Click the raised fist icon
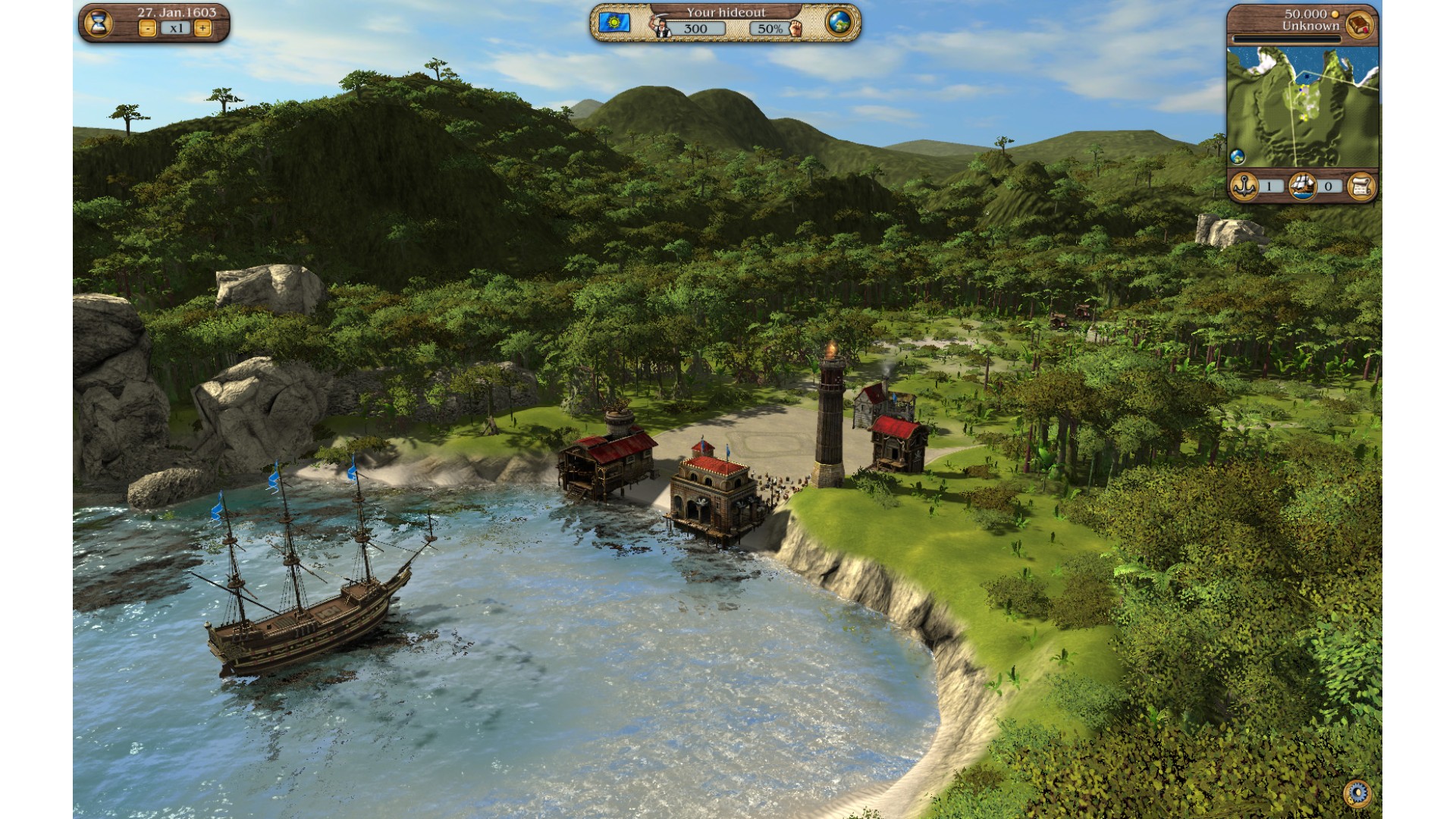 click(x=795, y=29)
